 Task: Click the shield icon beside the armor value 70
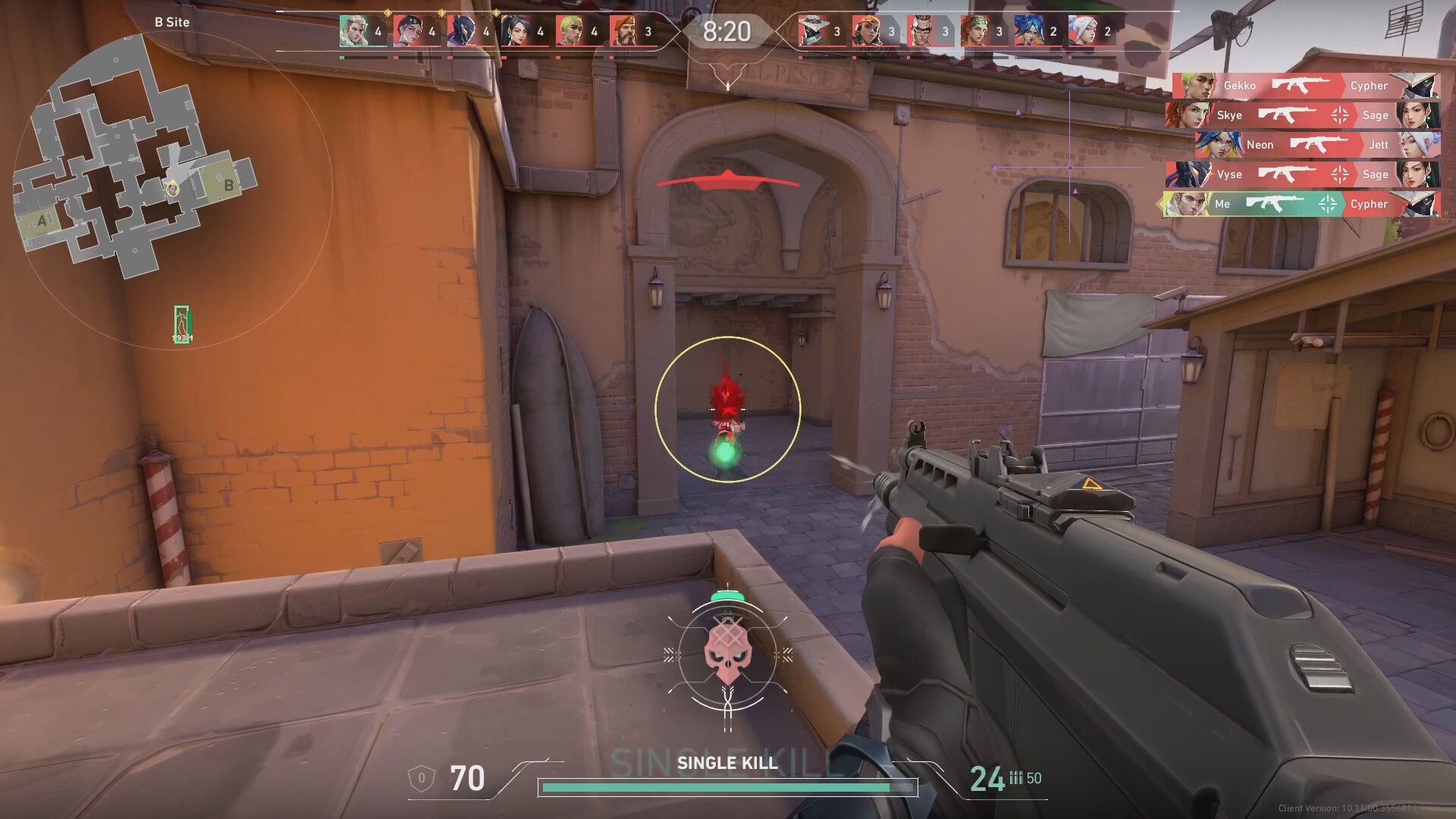(x=422, y=778)
